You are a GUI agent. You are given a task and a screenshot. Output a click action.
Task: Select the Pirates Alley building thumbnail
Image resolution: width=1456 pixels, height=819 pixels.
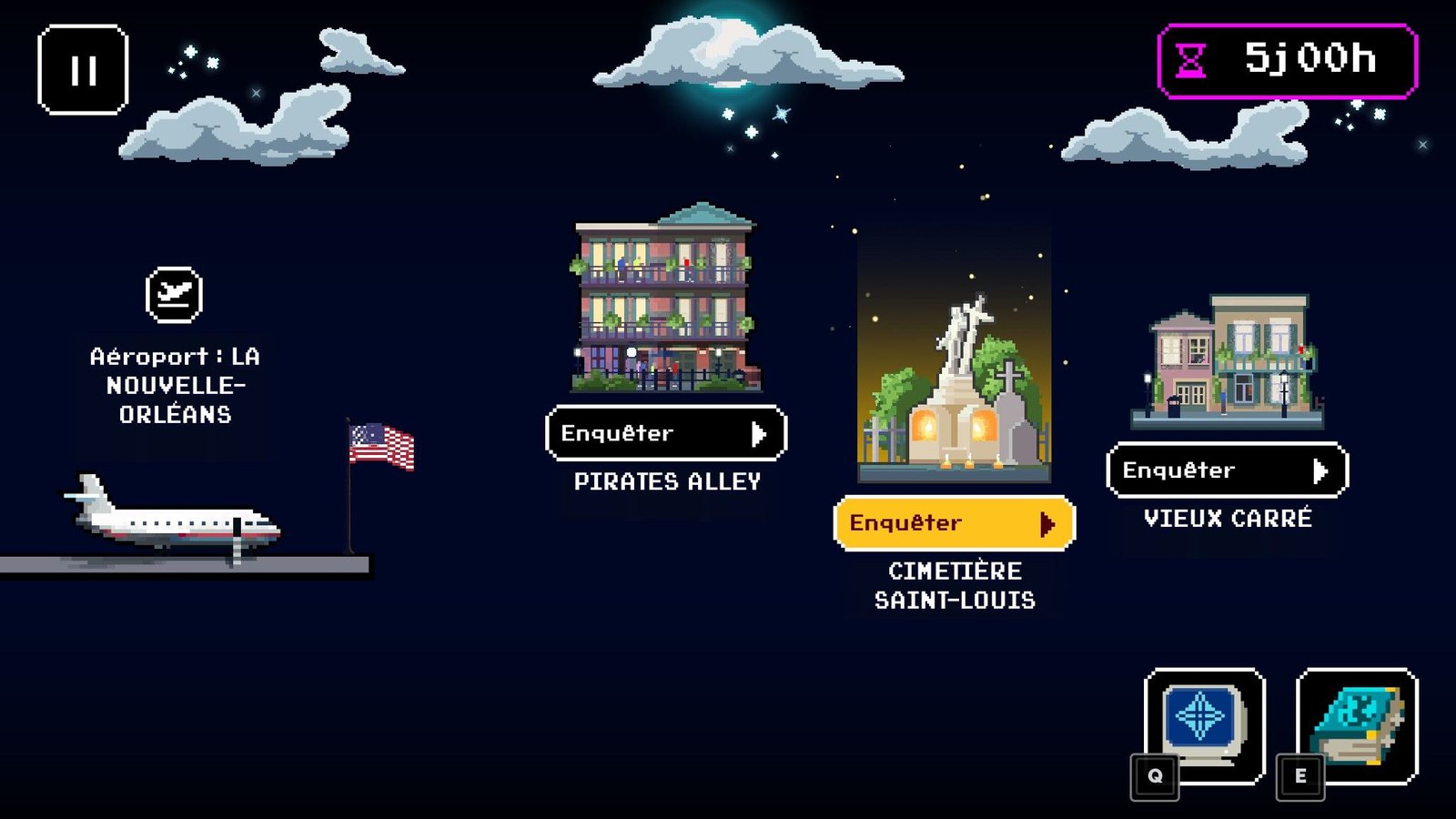pos(665,298)
